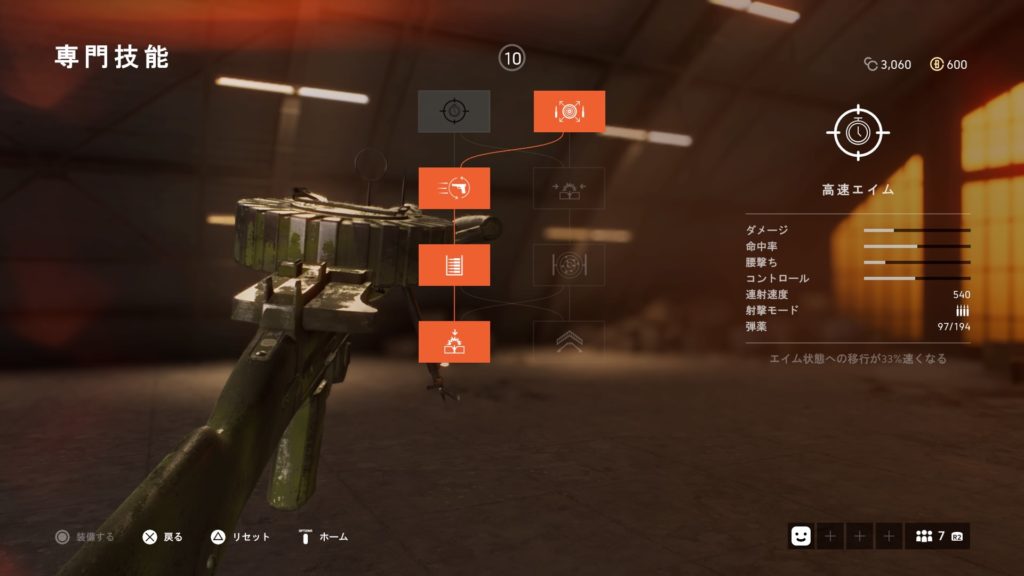Image resolution: width=1024 pixels, height=576 pixels.
Task: Open the smiley face squad member slot
Action: click(x=800, y=536)
